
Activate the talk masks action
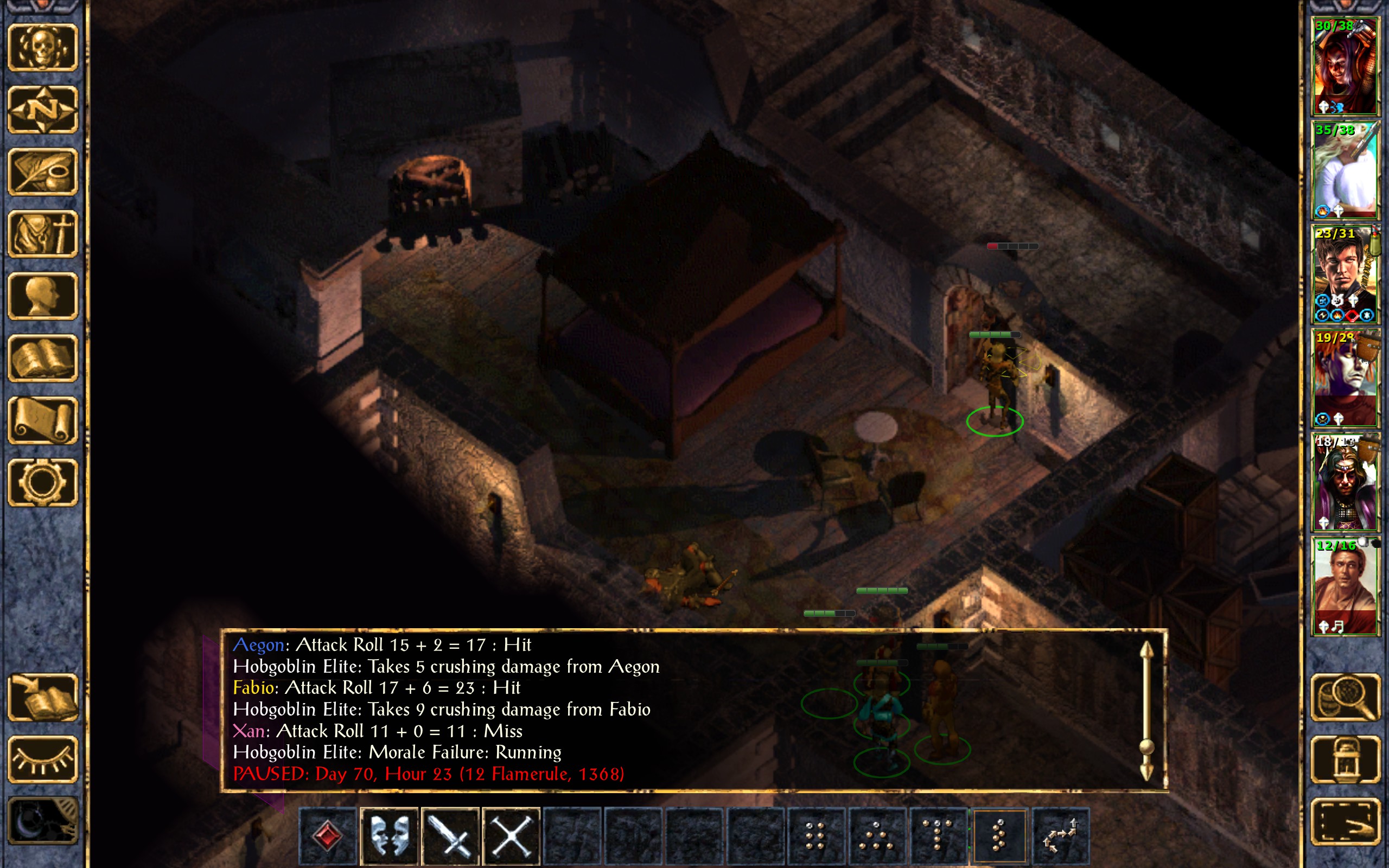389,836
